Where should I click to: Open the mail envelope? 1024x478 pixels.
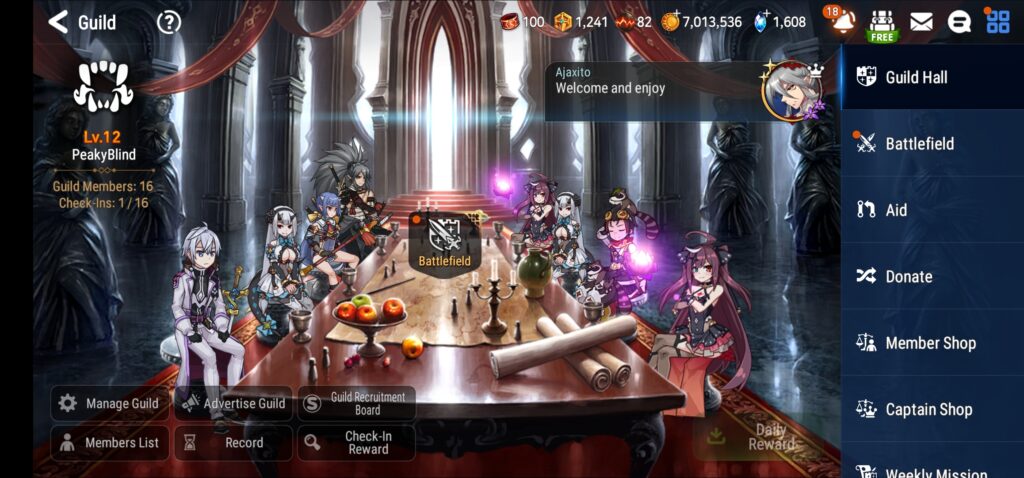point(921,21)
